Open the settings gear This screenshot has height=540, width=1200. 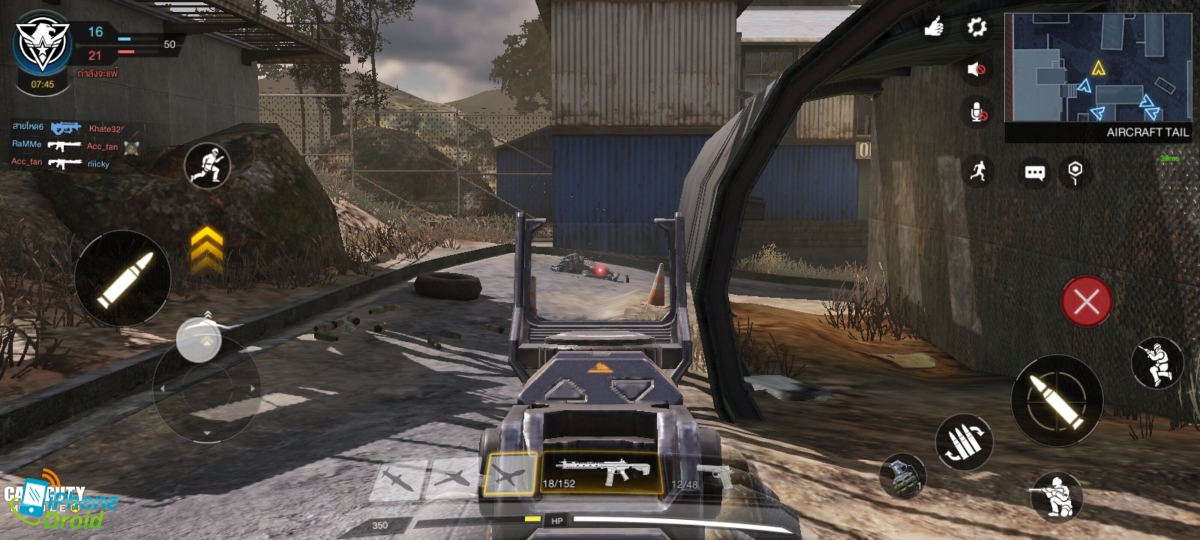tap(976, 27)
